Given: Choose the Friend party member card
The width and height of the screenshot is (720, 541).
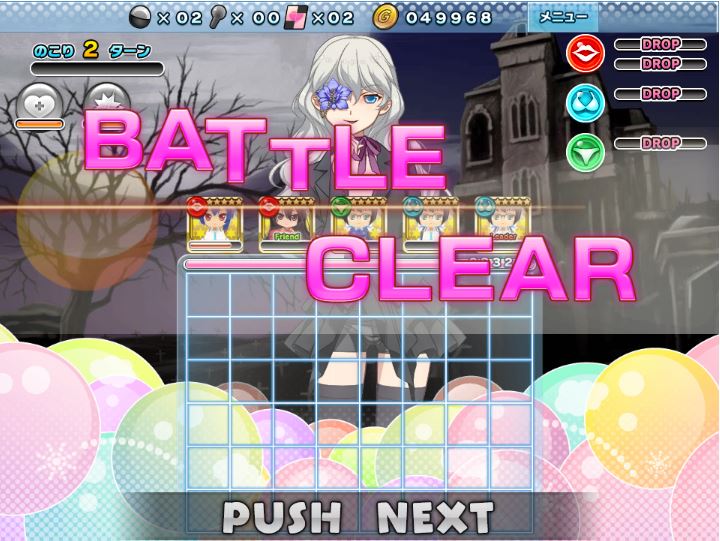Looking at the screenshot, I should pyautogui.click(x=286, y=221).
